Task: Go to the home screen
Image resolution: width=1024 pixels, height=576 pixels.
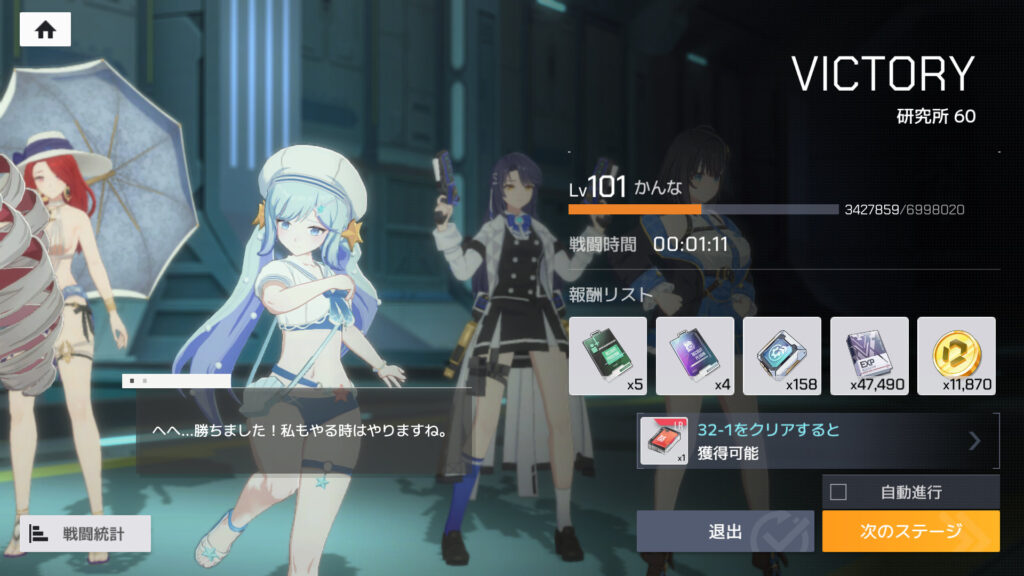Action: tap(45, 30)
